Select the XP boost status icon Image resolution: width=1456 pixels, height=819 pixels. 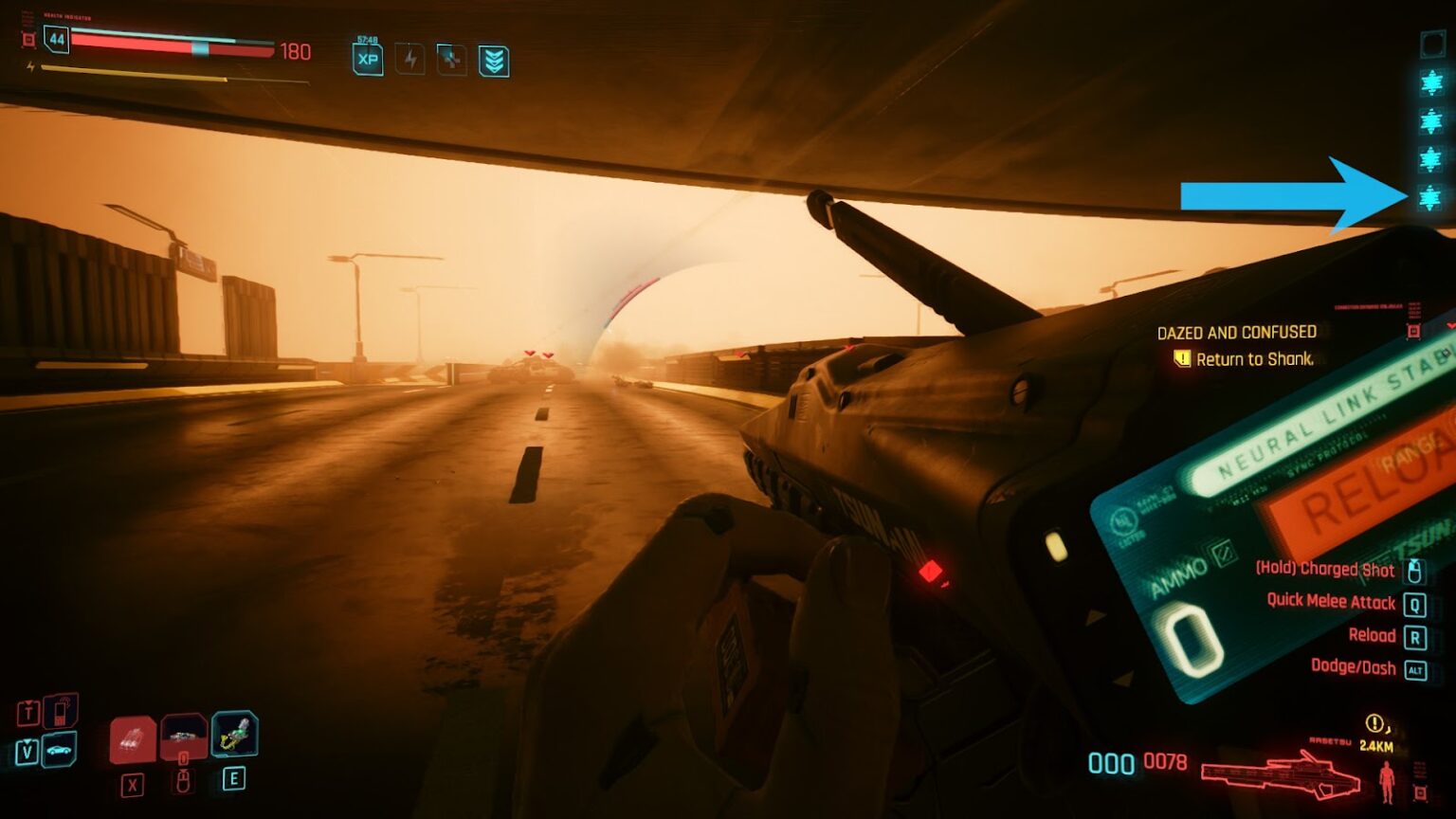[x=368, y=59]
